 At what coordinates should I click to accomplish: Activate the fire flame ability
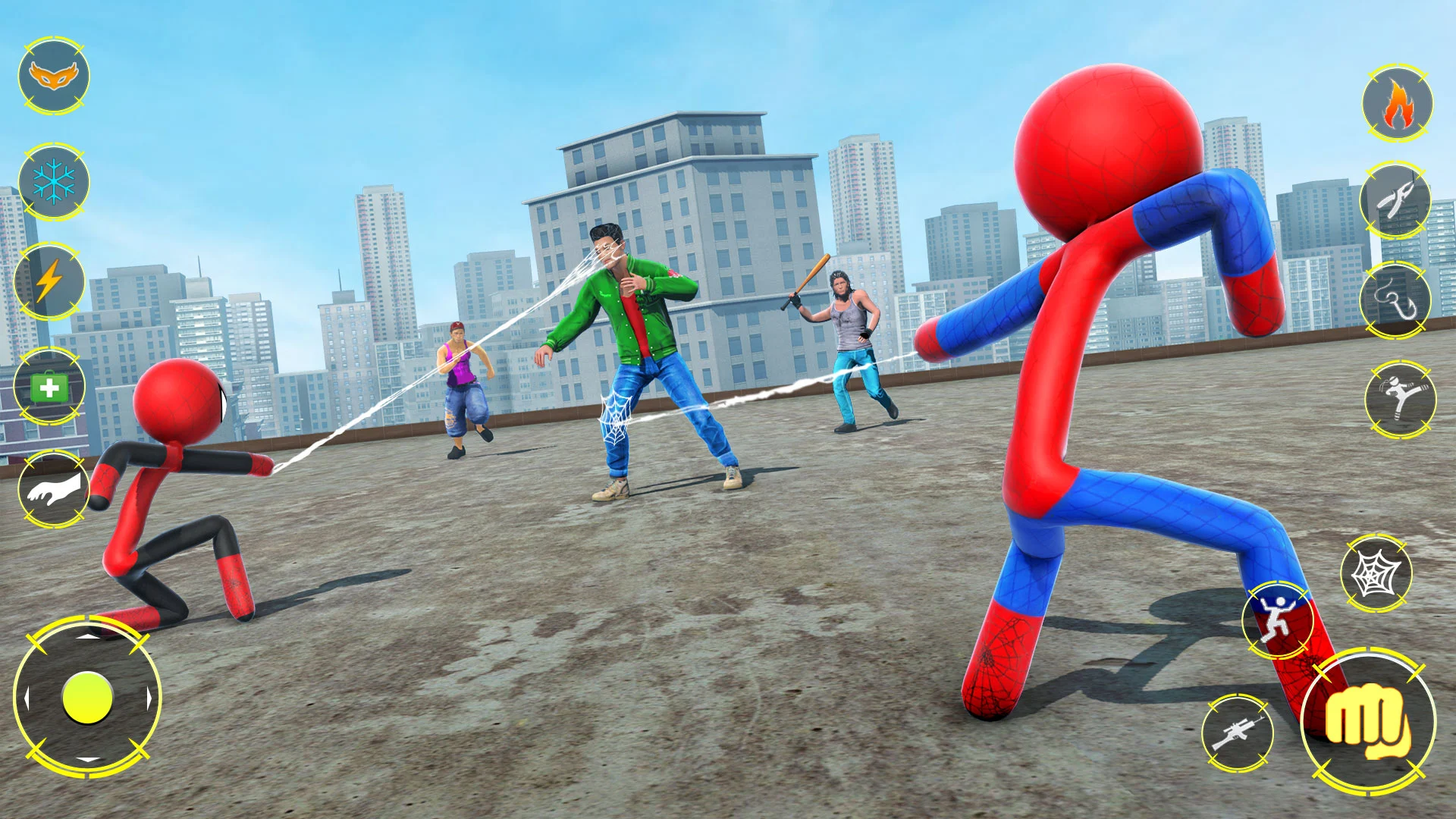point(1398,103)
